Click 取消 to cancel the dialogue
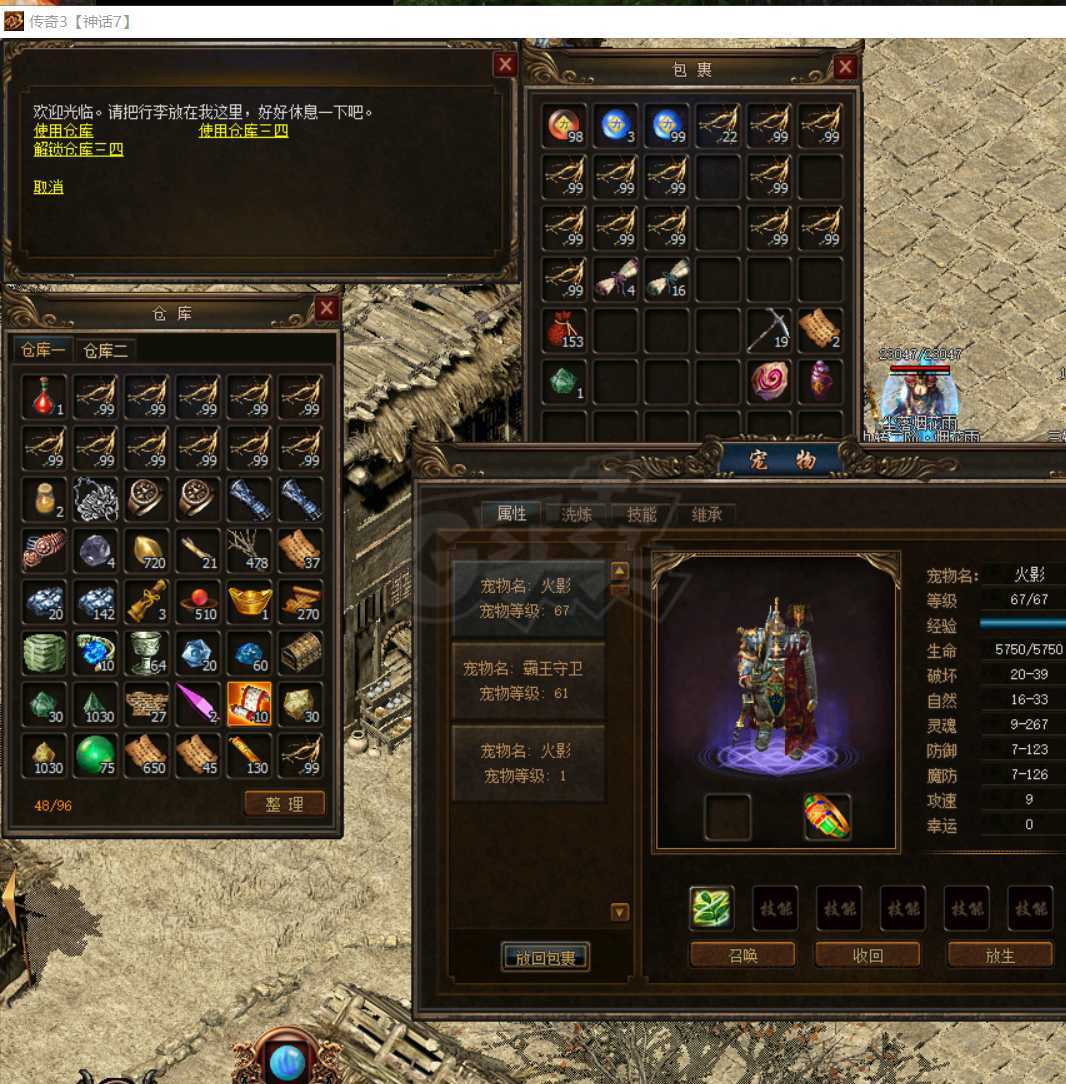Viewport: 1066px width, 1084px height. click(48, 187)
